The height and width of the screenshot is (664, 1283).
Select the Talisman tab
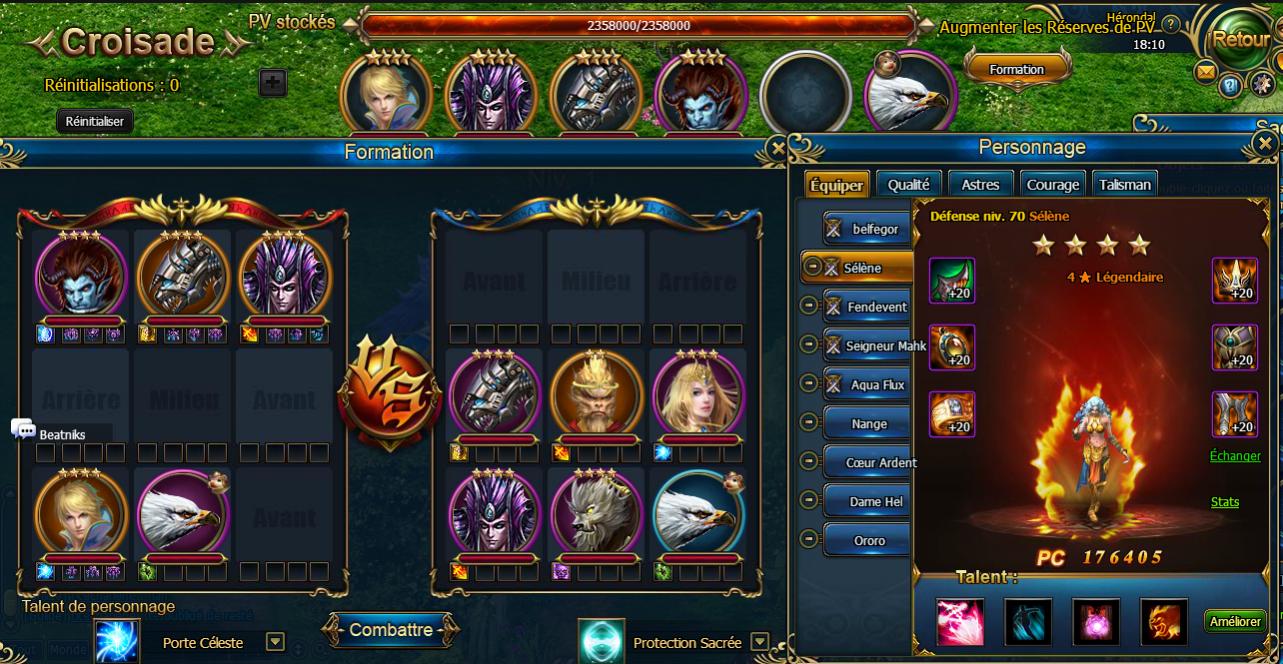point(1125,184)
